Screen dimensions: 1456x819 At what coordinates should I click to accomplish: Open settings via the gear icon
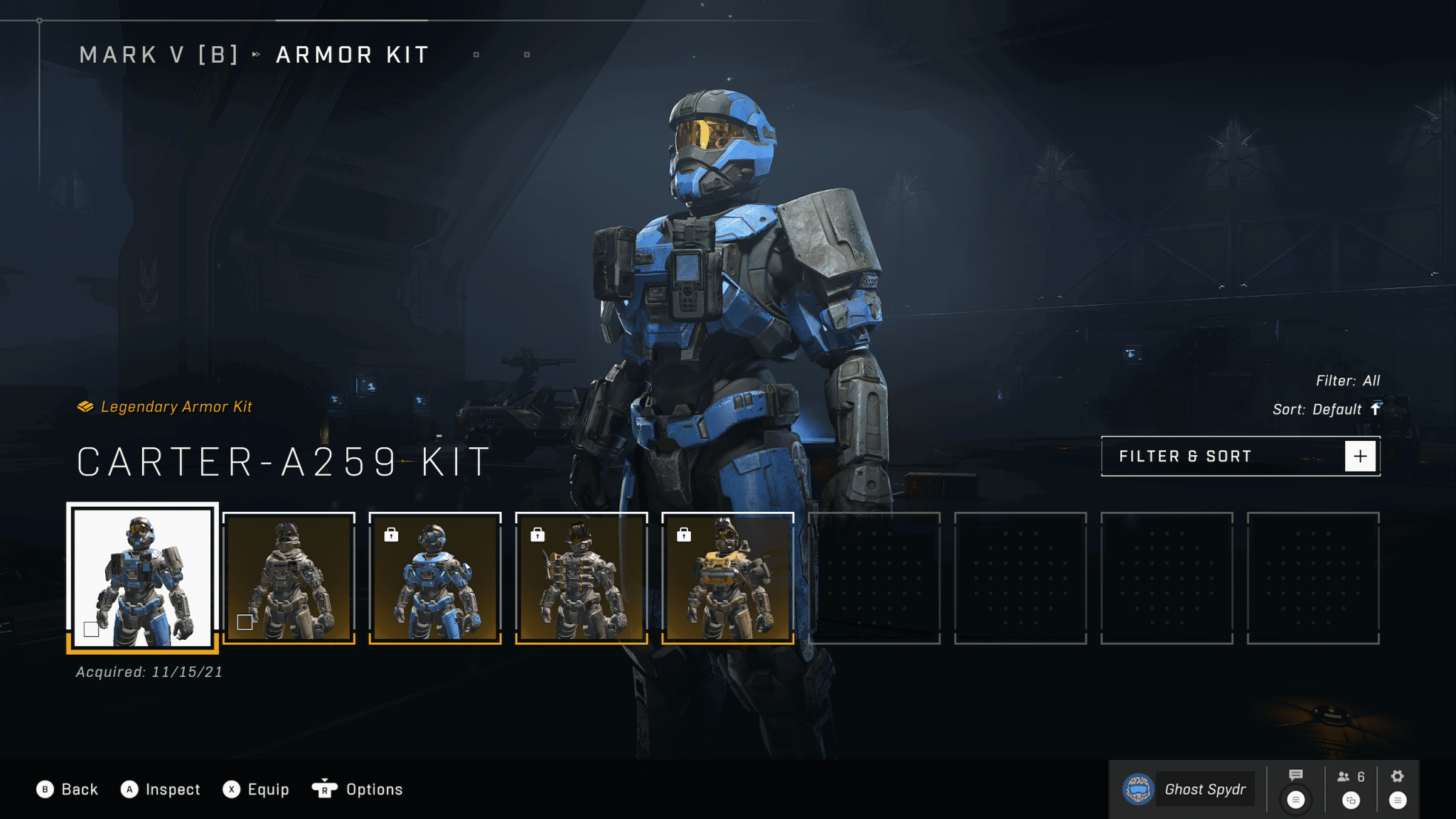[1397, 776]
